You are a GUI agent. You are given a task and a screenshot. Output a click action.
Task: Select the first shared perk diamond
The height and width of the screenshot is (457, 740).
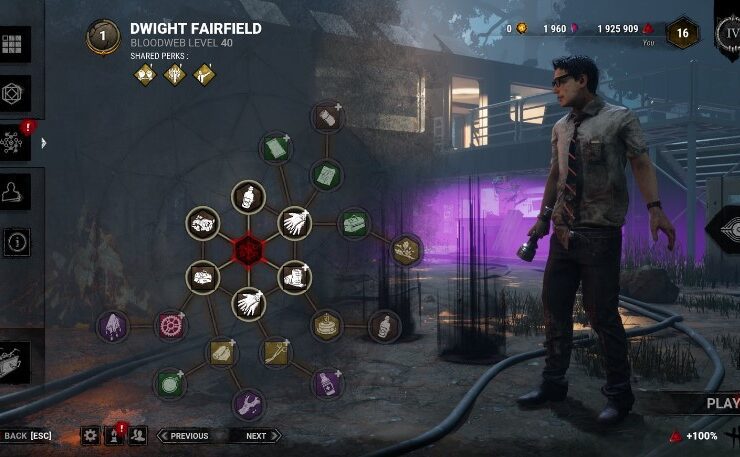[x=146, y=74]
